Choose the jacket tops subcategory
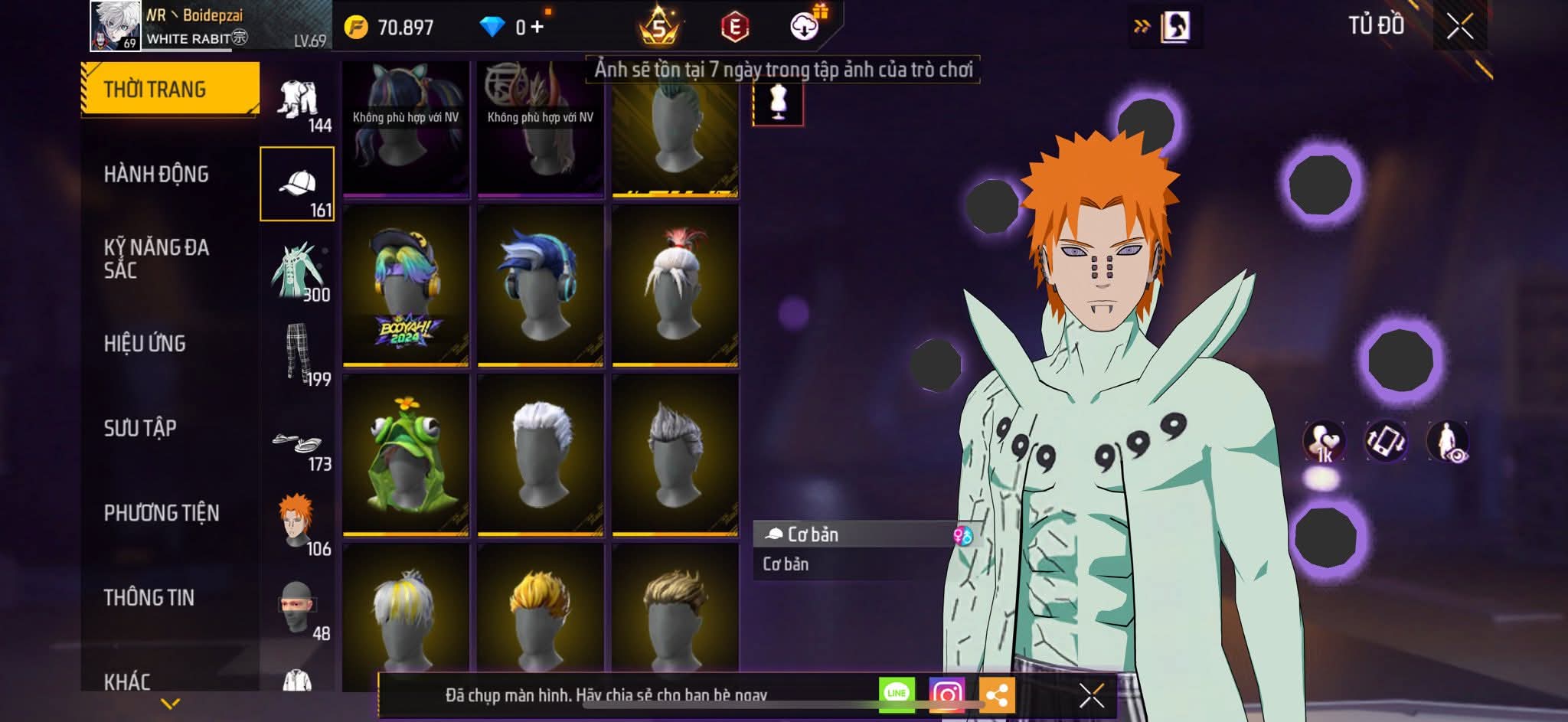This screenshot has width=1568, height=722. point(298,272)
